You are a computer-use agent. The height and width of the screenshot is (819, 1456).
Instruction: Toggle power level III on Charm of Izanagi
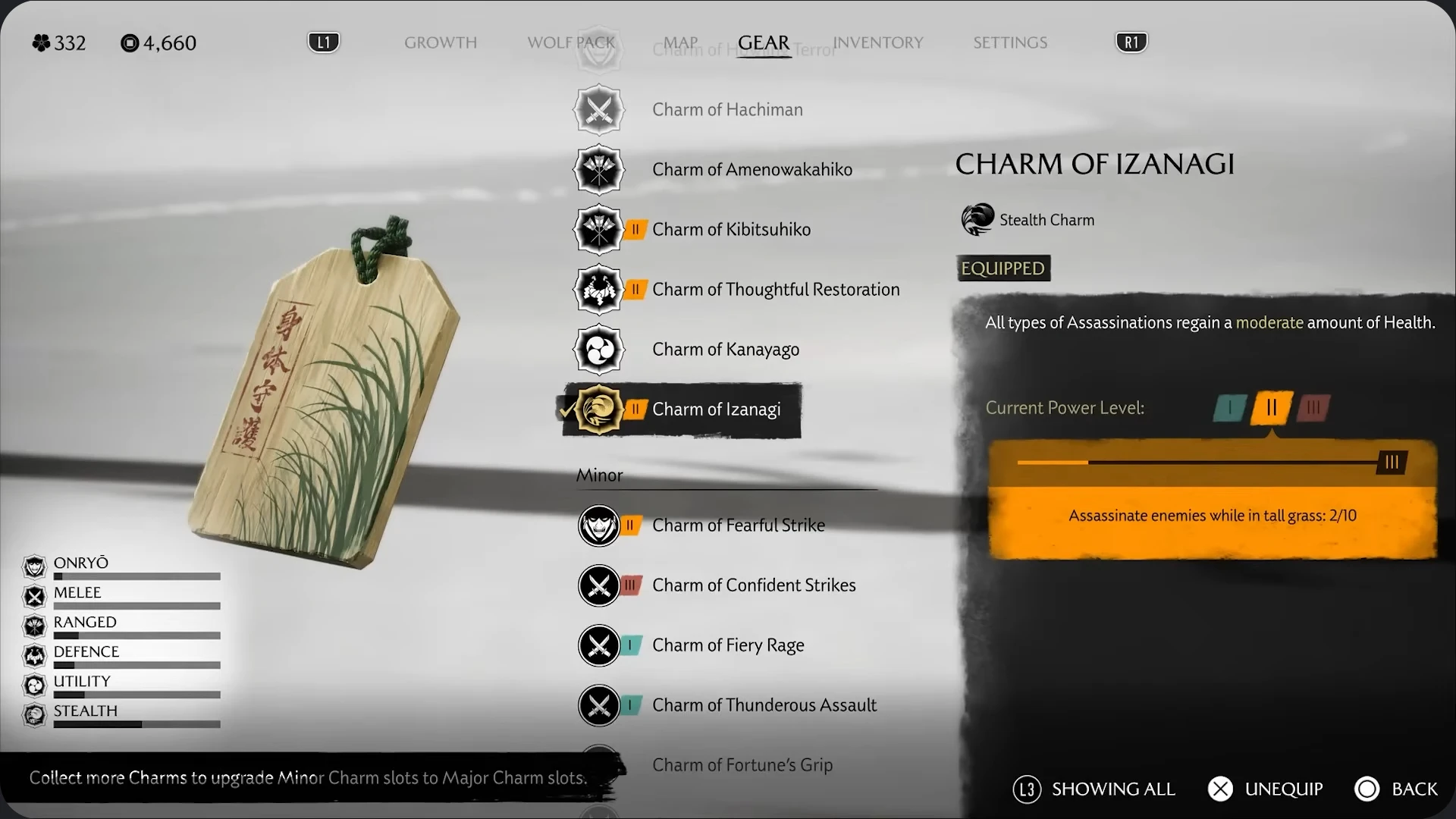coord(1313,408)
